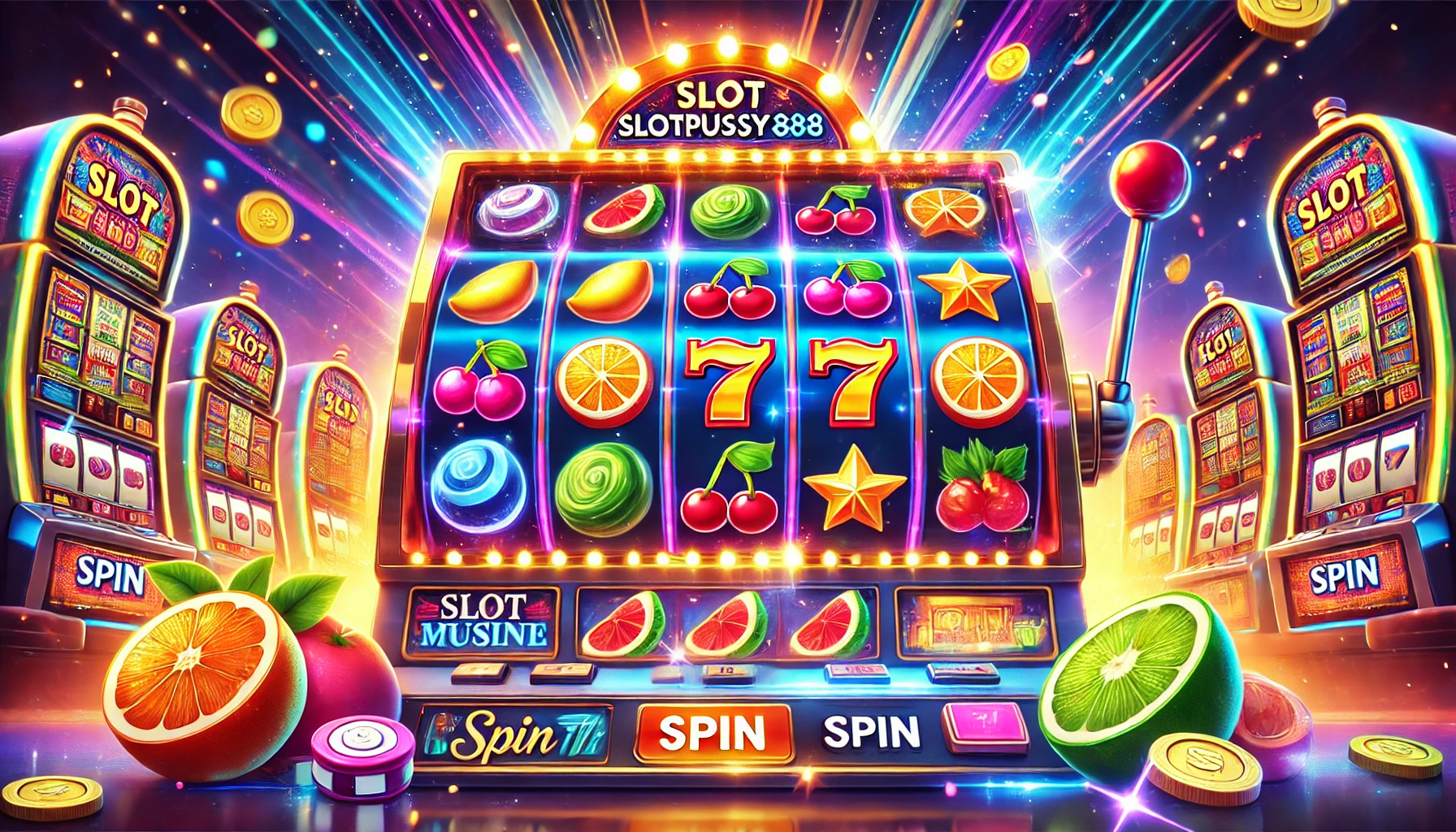Tap the gold script Spin 777 button

(x=513, y=735)
